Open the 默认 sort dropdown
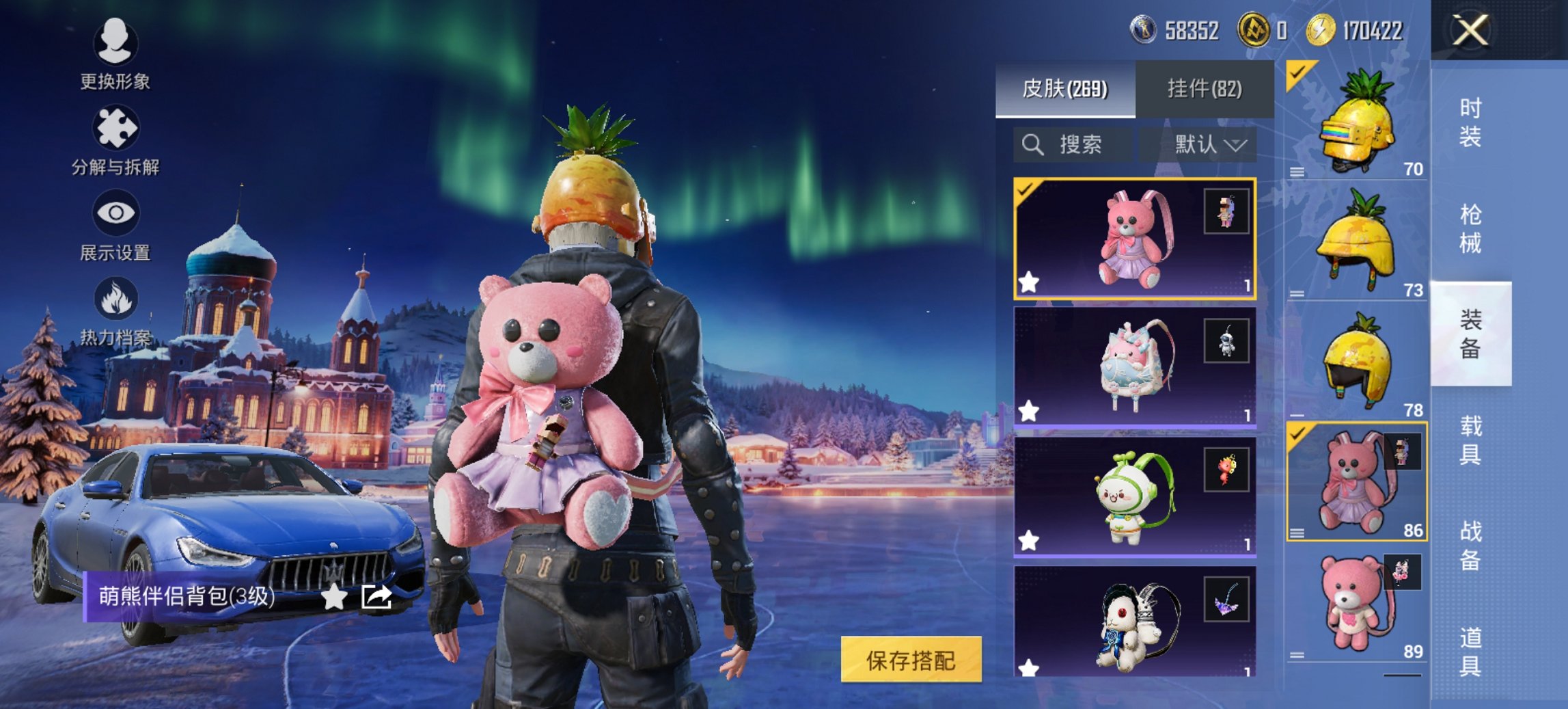This screenshot has width=1568, height=709. (1211, 144)
